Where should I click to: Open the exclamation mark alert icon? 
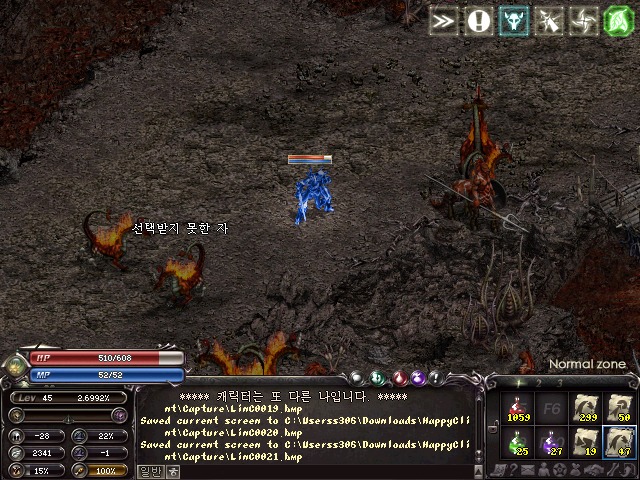tap(479, 21)
